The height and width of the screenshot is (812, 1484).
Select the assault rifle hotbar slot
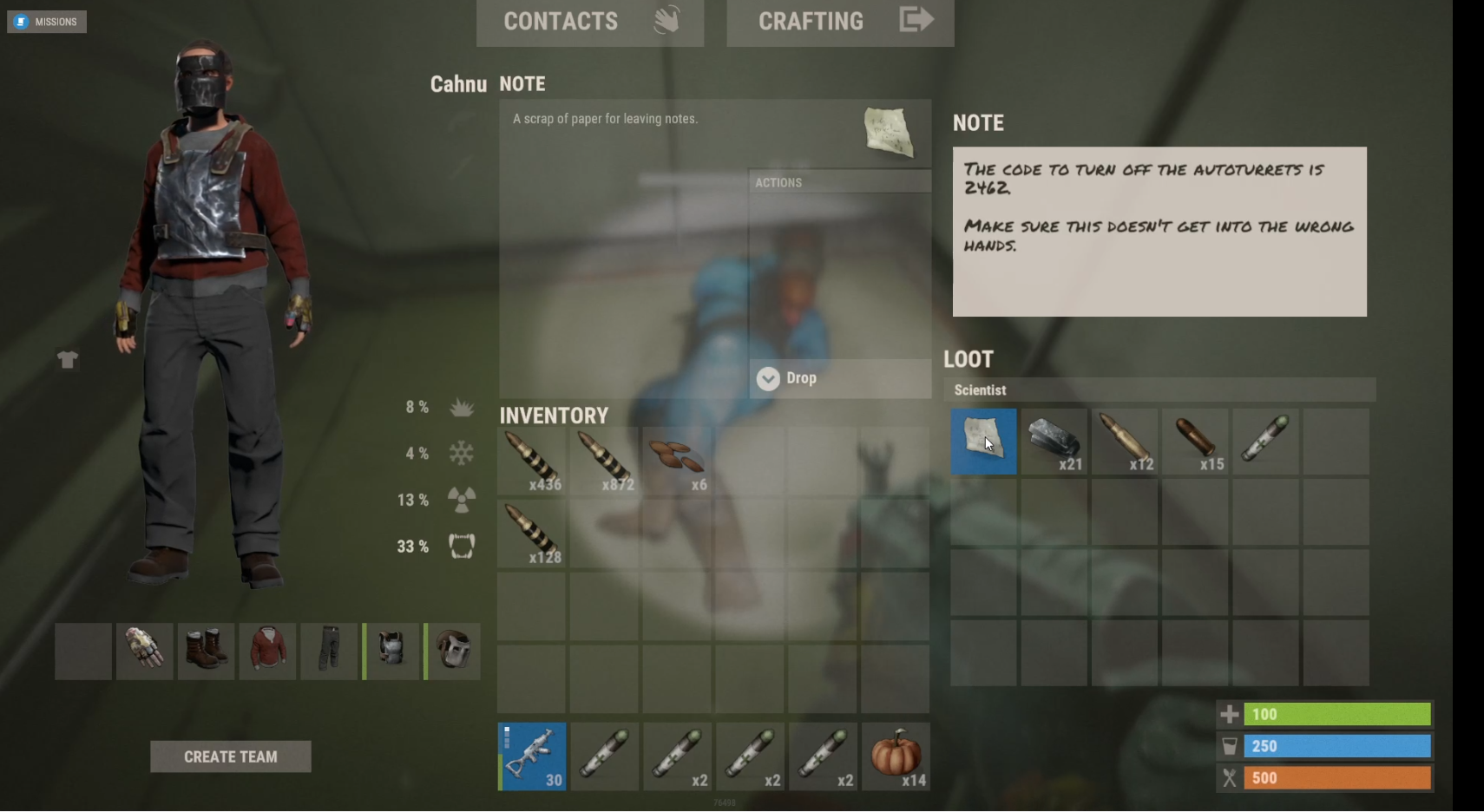(x=532, y=756)
